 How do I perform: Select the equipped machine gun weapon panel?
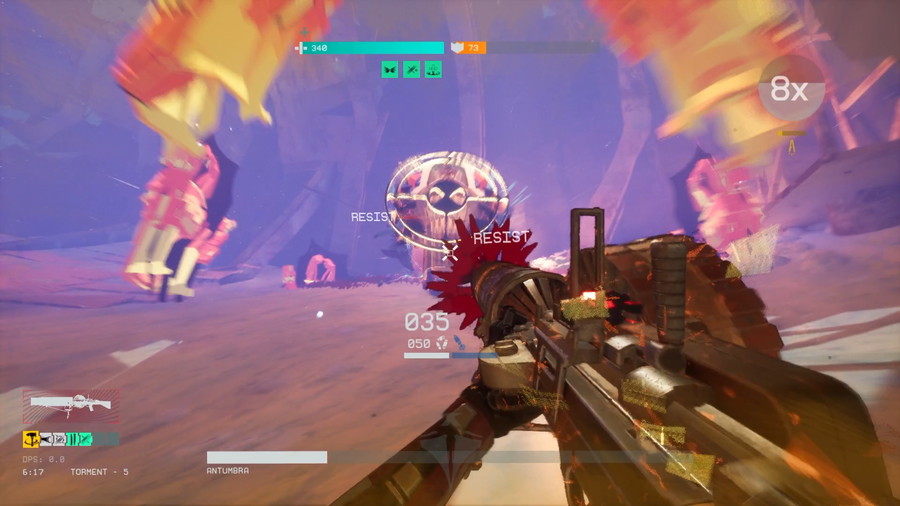pyautogui.click(x=70, y=407)
